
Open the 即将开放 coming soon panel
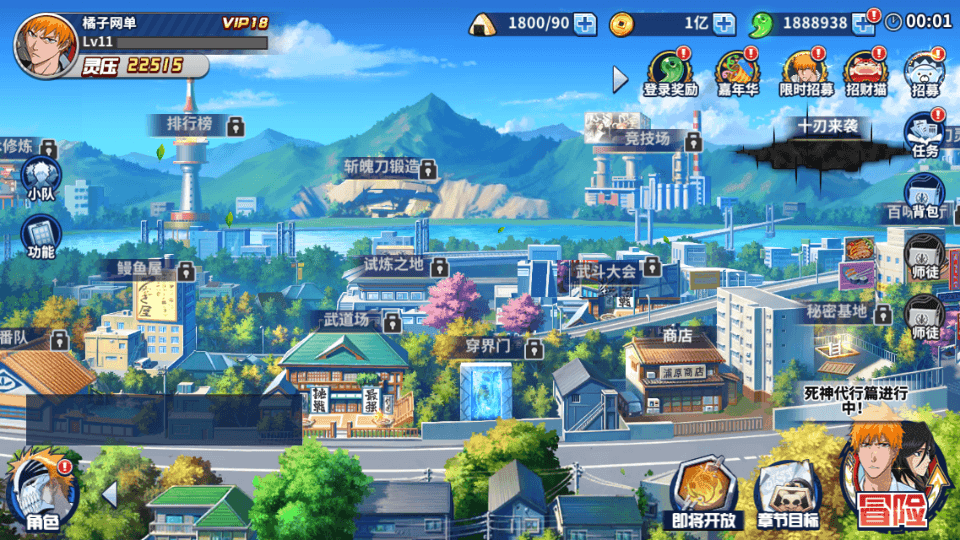pos(702,497)
